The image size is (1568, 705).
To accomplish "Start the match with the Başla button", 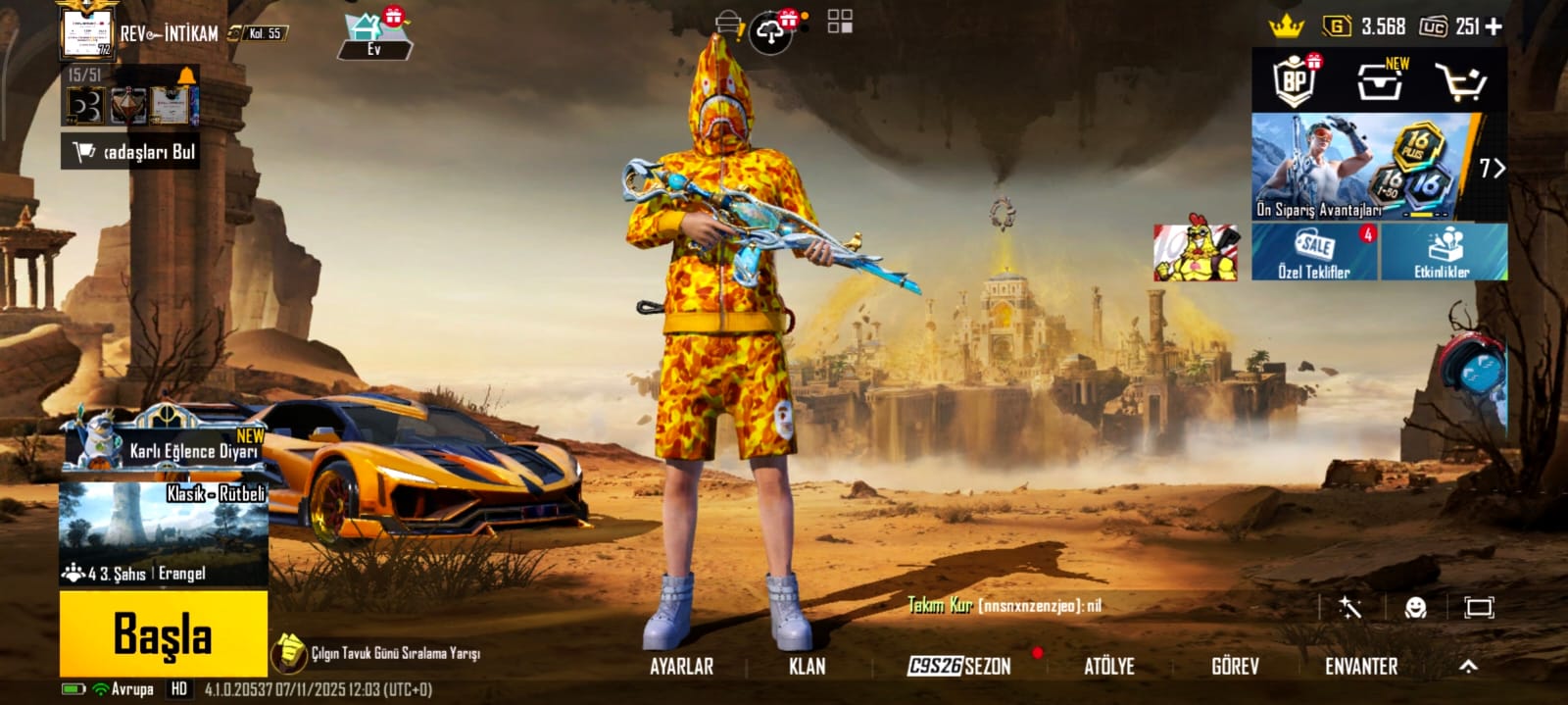I will pos(163,633).
